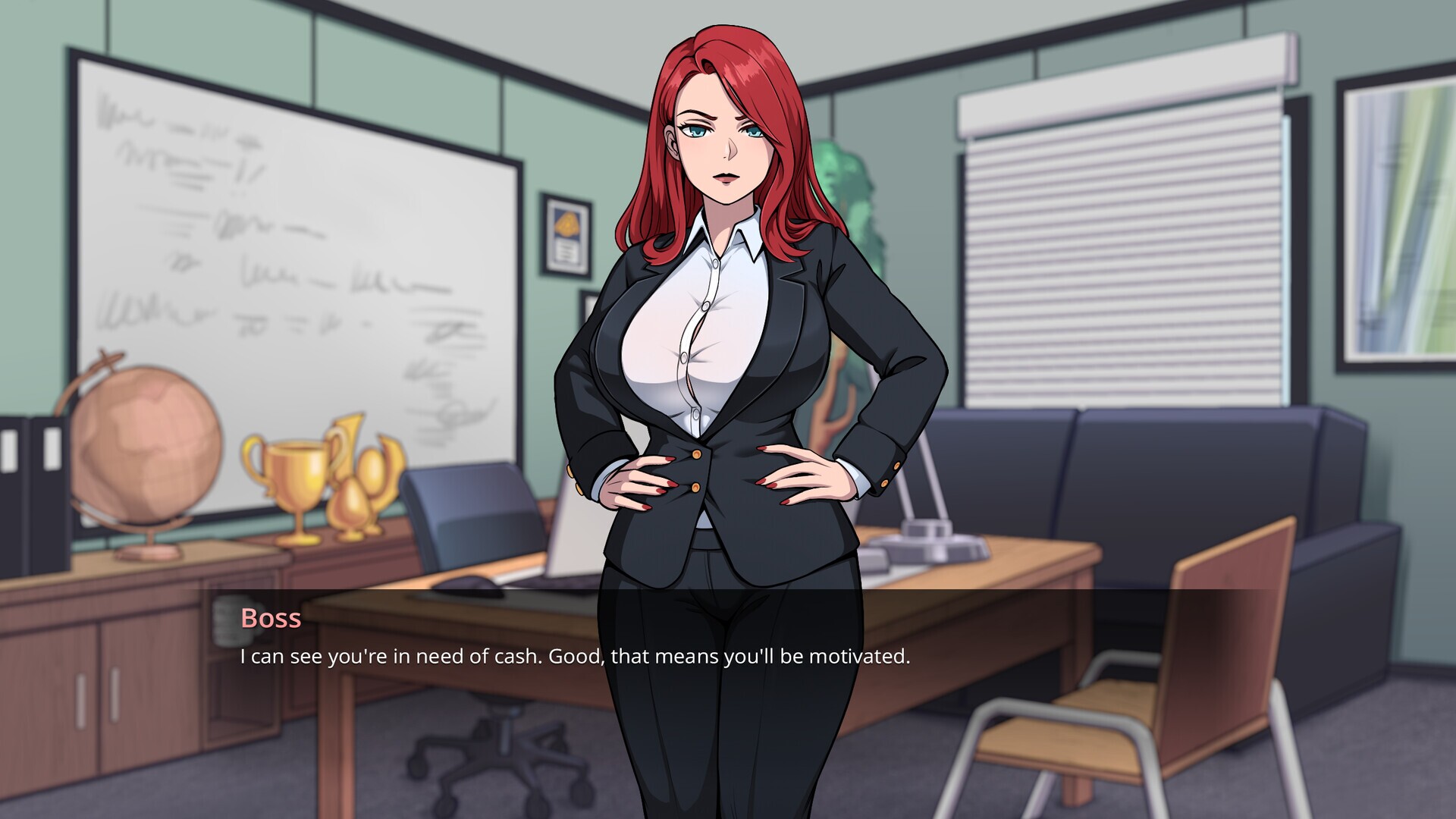Click the Boss name label

[269, 620]
